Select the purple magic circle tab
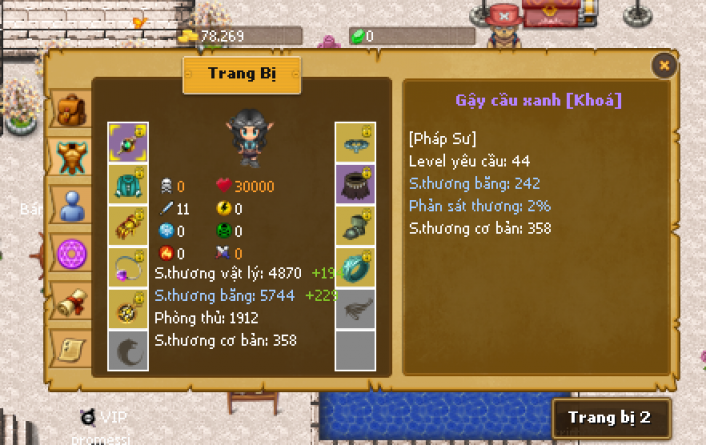The image size is (706, 445). [70, 252]
